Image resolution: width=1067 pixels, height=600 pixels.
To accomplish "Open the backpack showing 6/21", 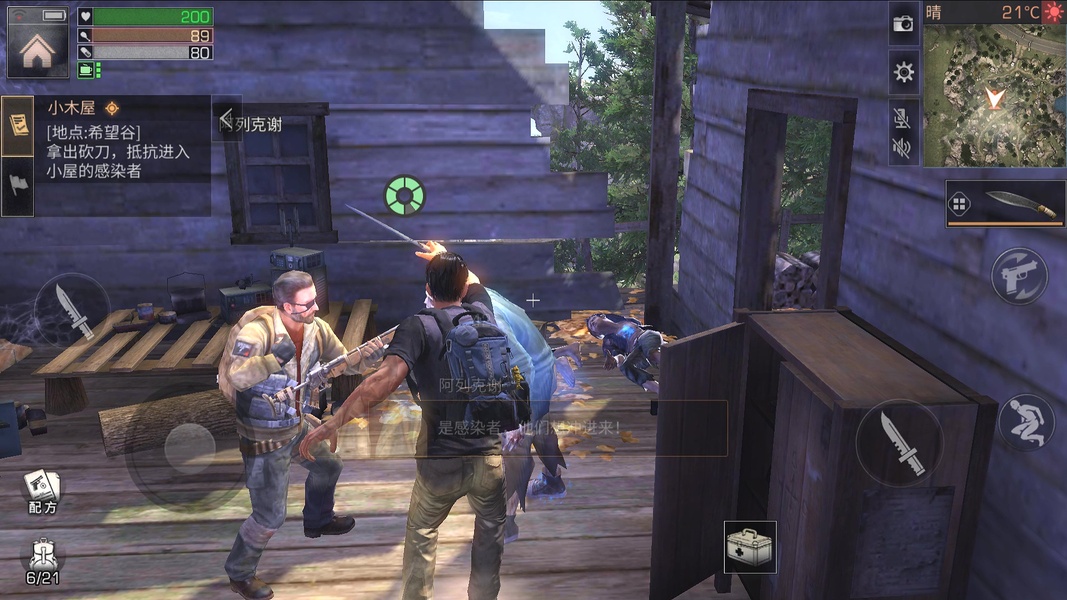I will pyautogui.click(x=42, y=562).
